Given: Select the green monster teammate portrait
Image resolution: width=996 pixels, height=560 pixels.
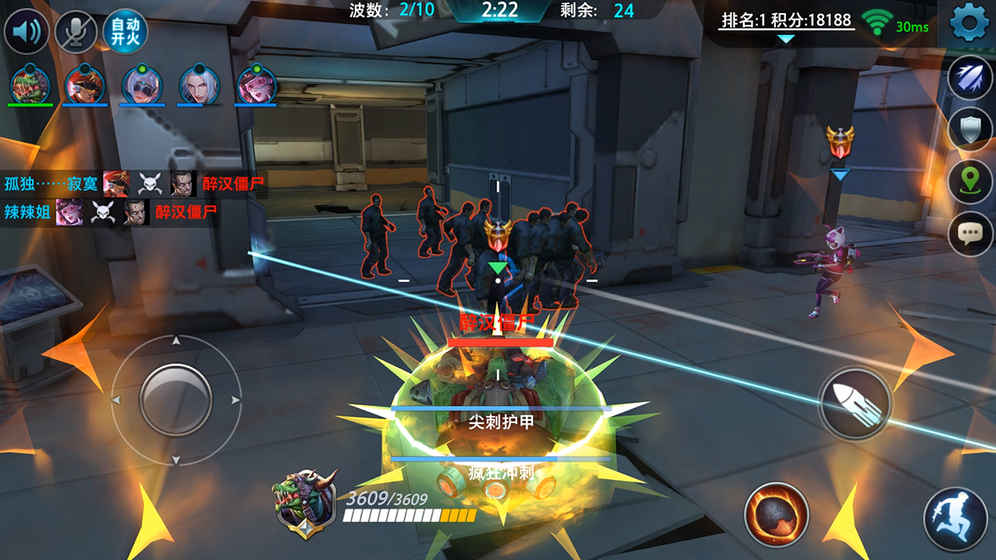Looking at the screenshot, I should click(x=30, y=84).
